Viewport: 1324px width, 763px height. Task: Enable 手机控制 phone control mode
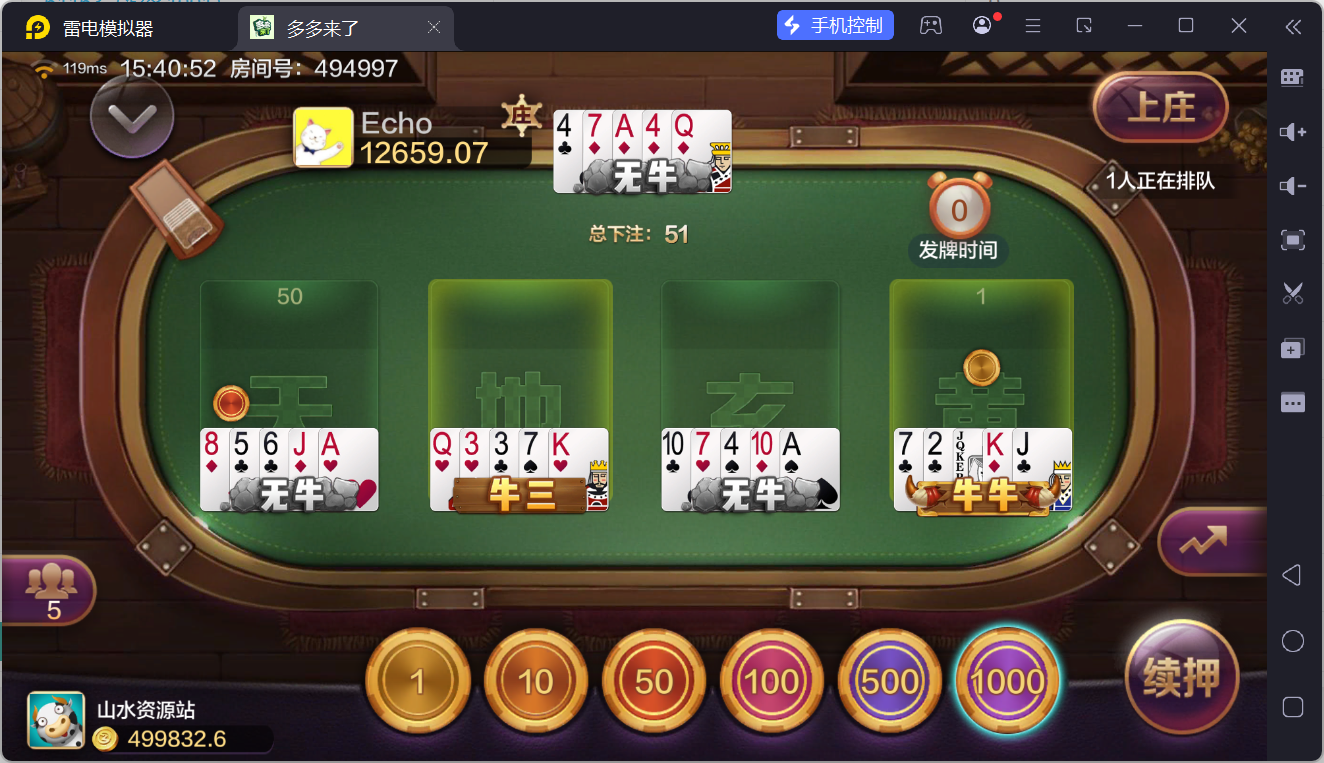click(x=835, y=24)
